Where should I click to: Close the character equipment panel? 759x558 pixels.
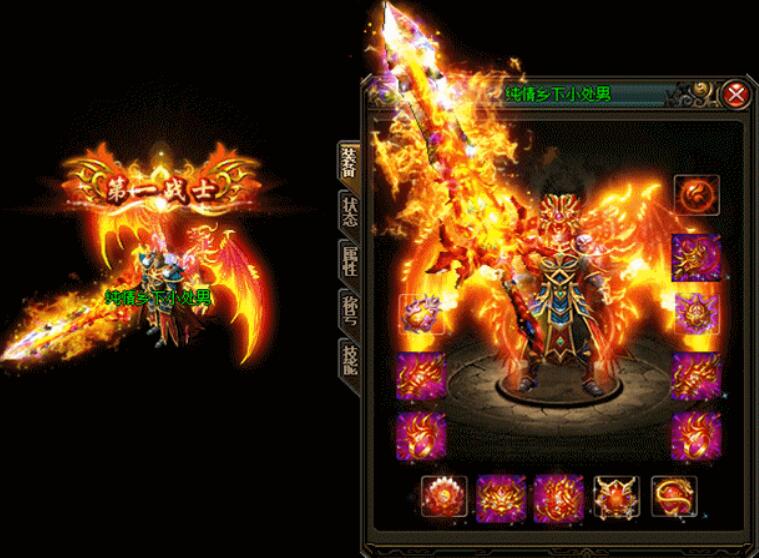736,95
